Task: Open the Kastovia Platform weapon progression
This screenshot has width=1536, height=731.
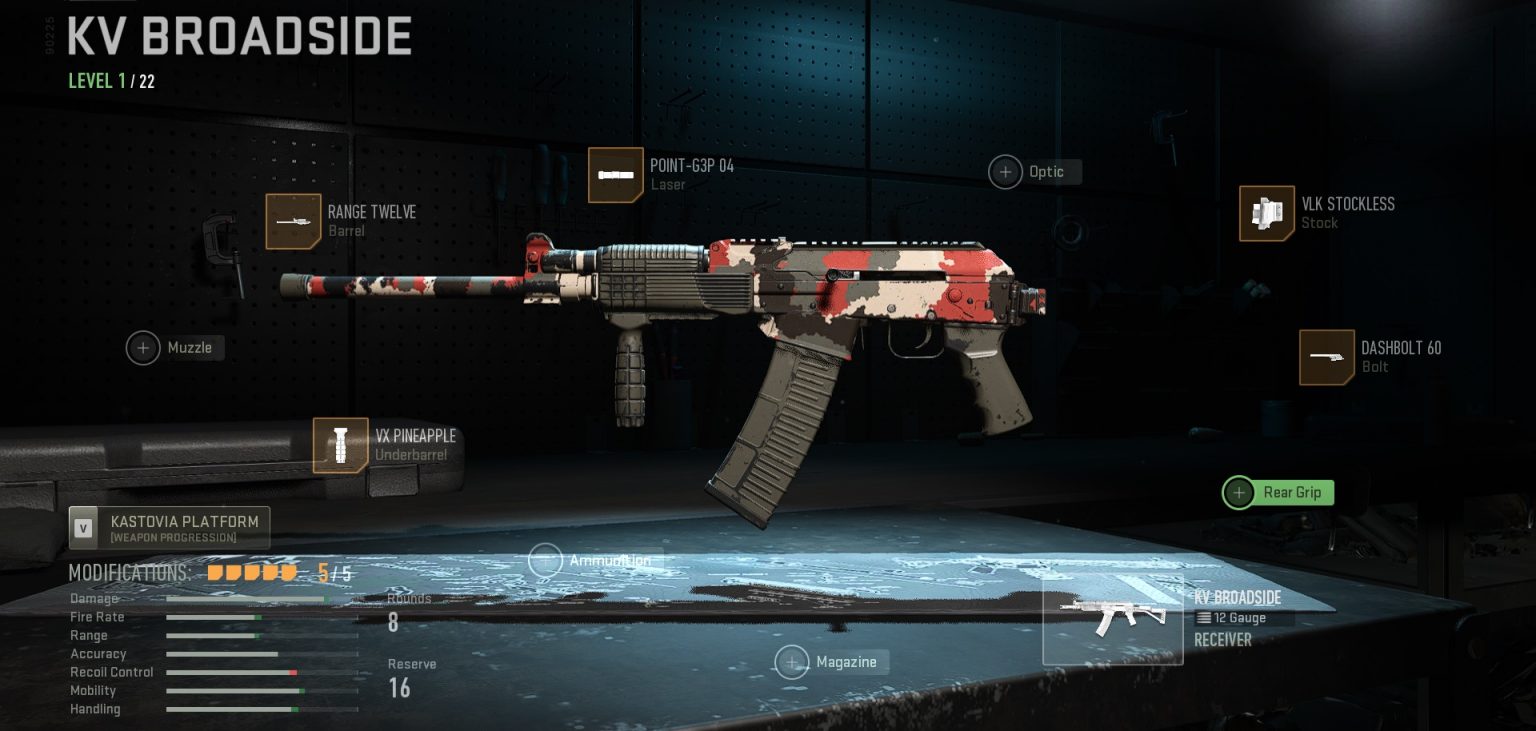Action: pos(168,527)
